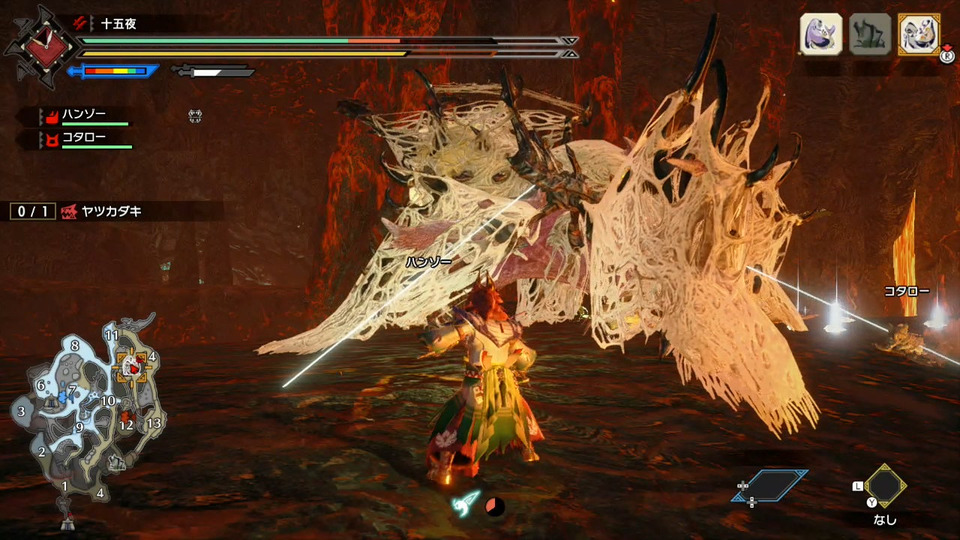The width and height of the screenshot is (960, 540).
Task: Select the greyed-out monster icon
Action: tap(869, 35)
